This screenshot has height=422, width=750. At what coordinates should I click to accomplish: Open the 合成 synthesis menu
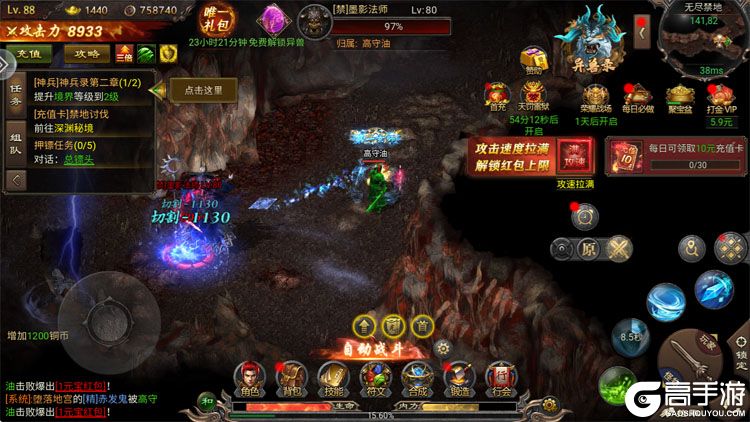[416, 377]
